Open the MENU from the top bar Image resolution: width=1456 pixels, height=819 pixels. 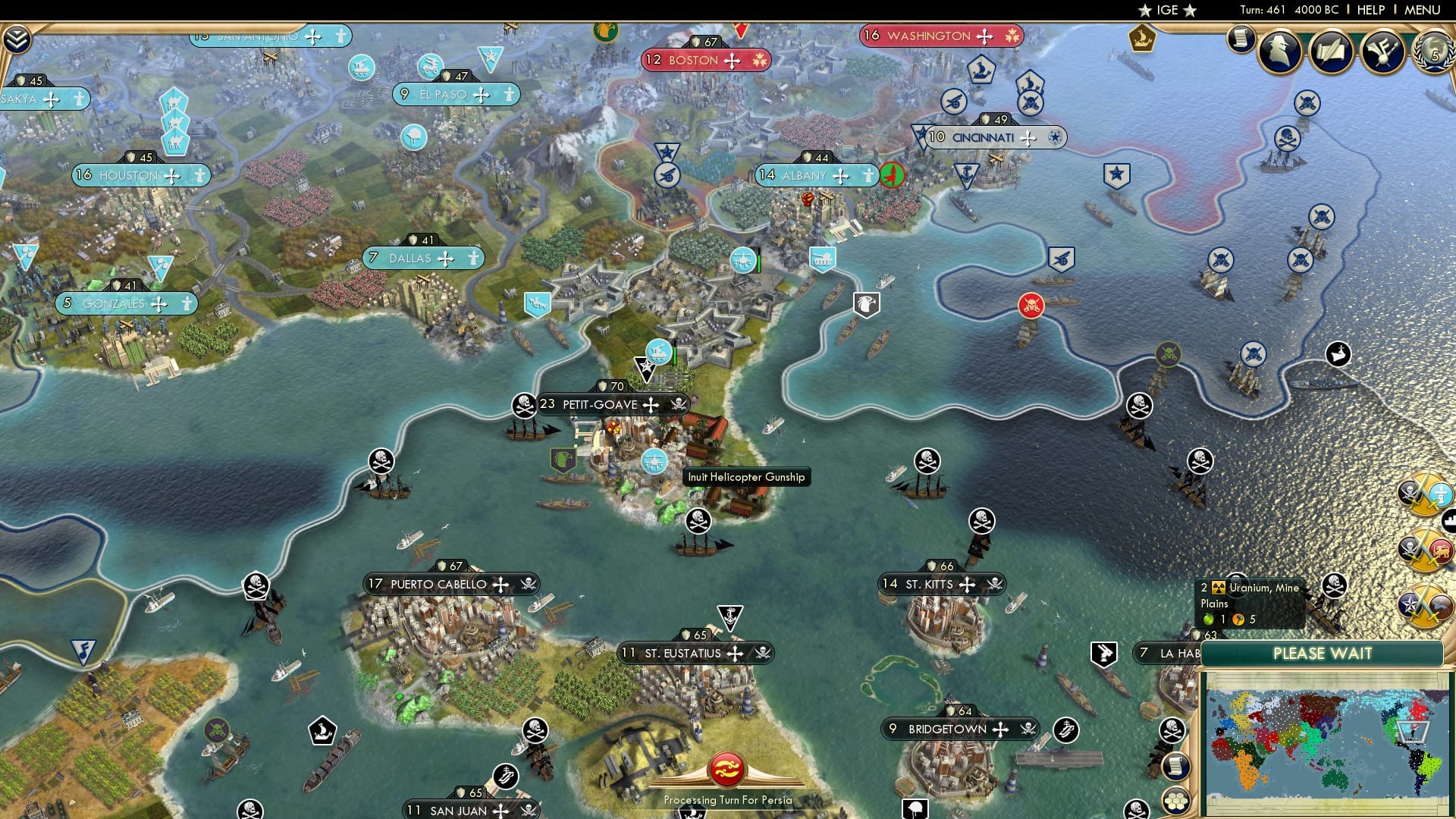[1424, 10]
